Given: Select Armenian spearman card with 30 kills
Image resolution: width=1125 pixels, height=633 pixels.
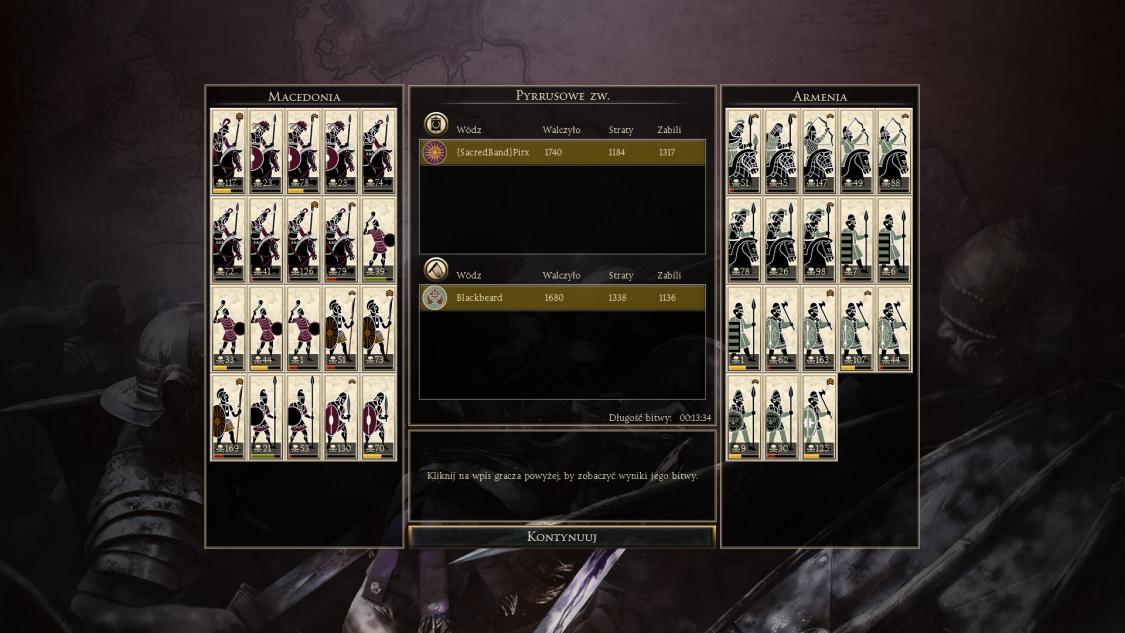Looking at the screenshot, I should tap(781, 417).
